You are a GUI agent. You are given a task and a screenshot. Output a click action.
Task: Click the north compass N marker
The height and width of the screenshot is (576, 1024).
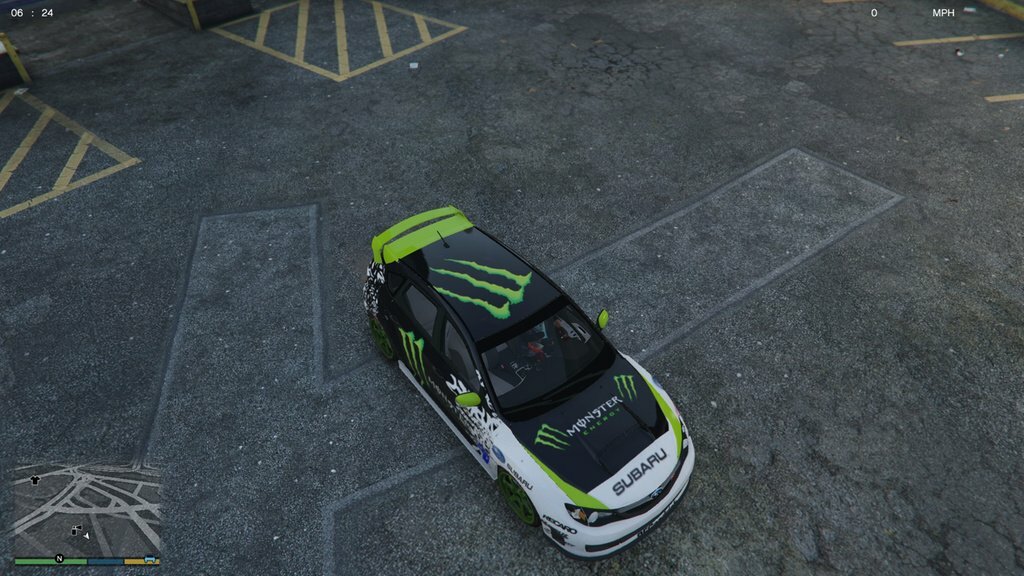click(59, 558)
